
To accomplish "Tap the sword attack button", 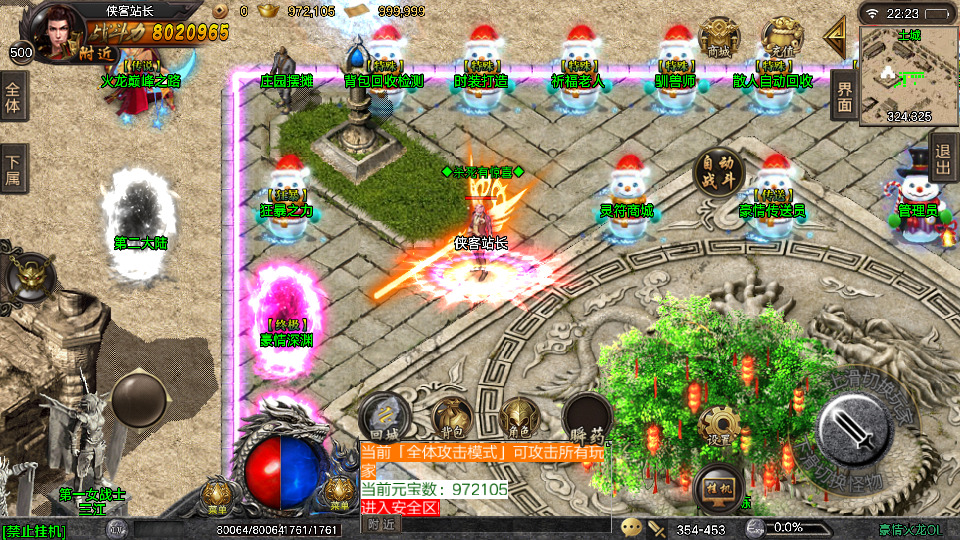I will pyautogui.click(x=855, y=430).
